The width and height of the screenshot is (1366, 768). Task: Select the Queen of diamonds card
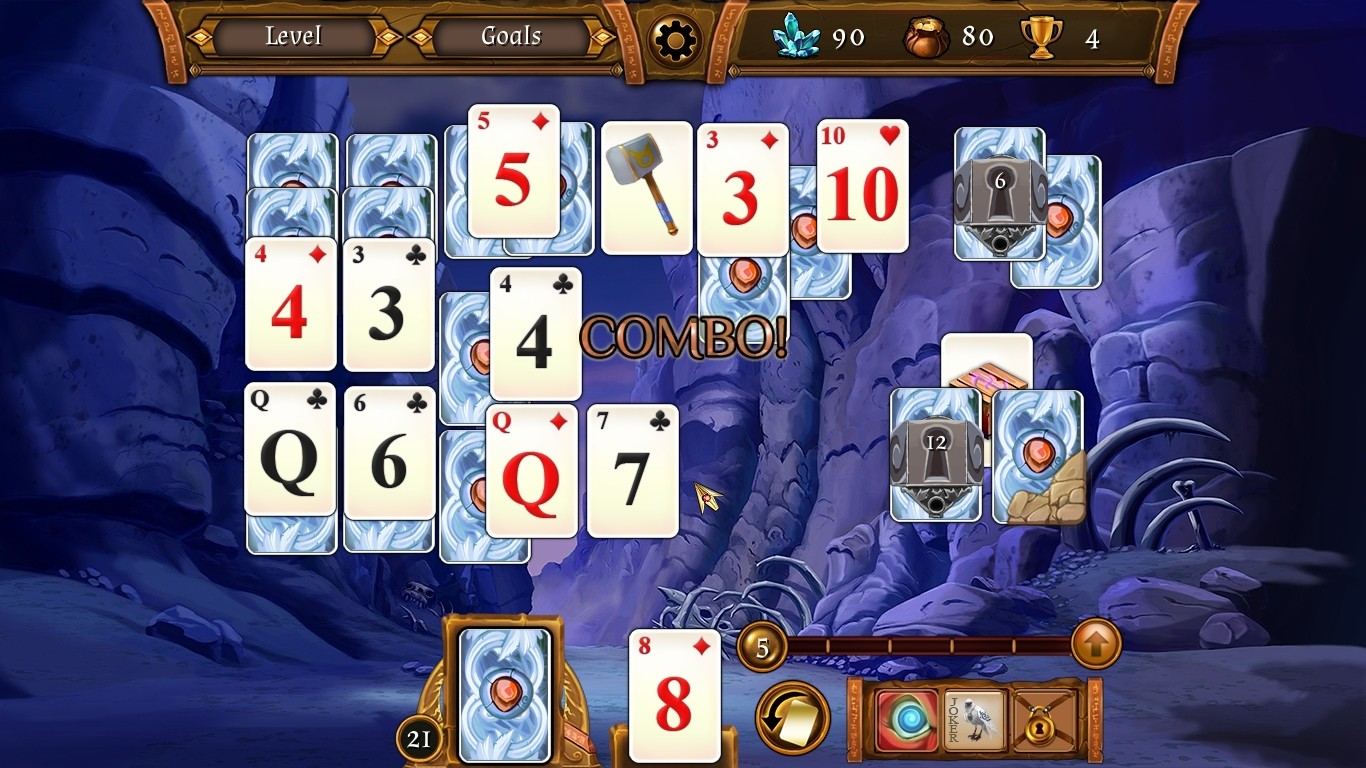click(531, 471)
